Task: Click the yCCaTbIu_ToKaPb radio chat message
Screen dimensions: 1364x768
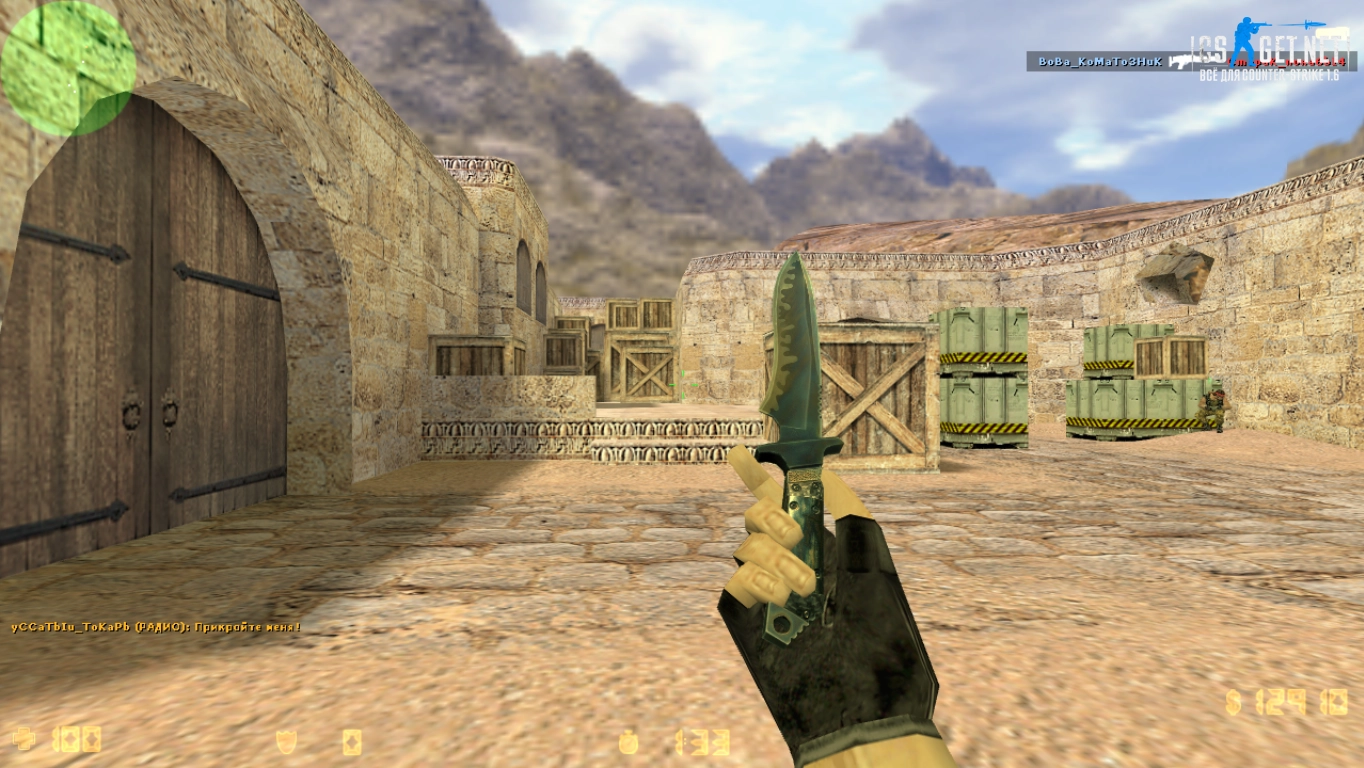Action: [155, 627]
